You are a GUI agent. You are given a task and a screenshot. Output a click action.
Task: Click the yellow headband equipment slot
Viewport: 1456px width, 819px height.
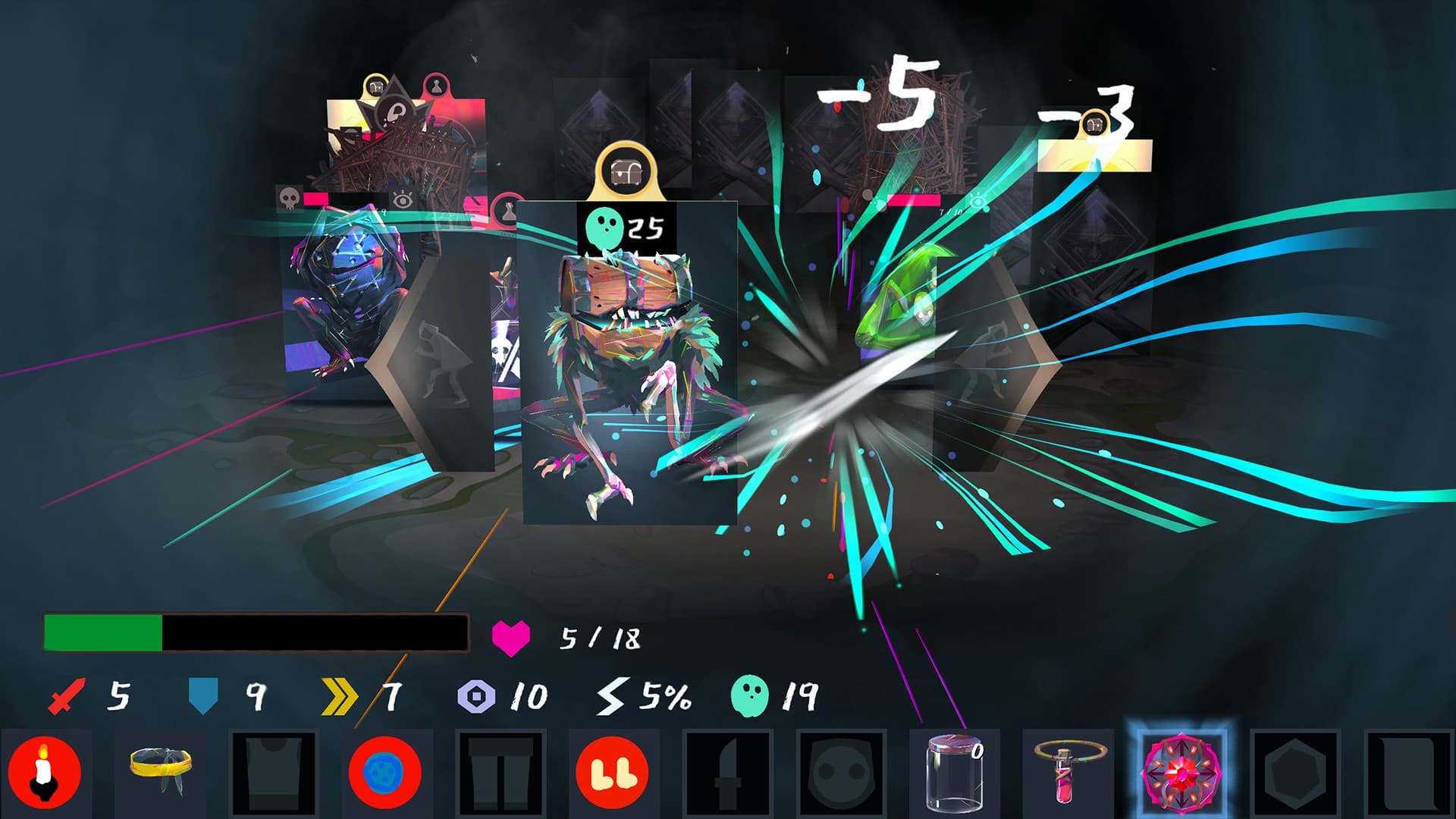160,772
